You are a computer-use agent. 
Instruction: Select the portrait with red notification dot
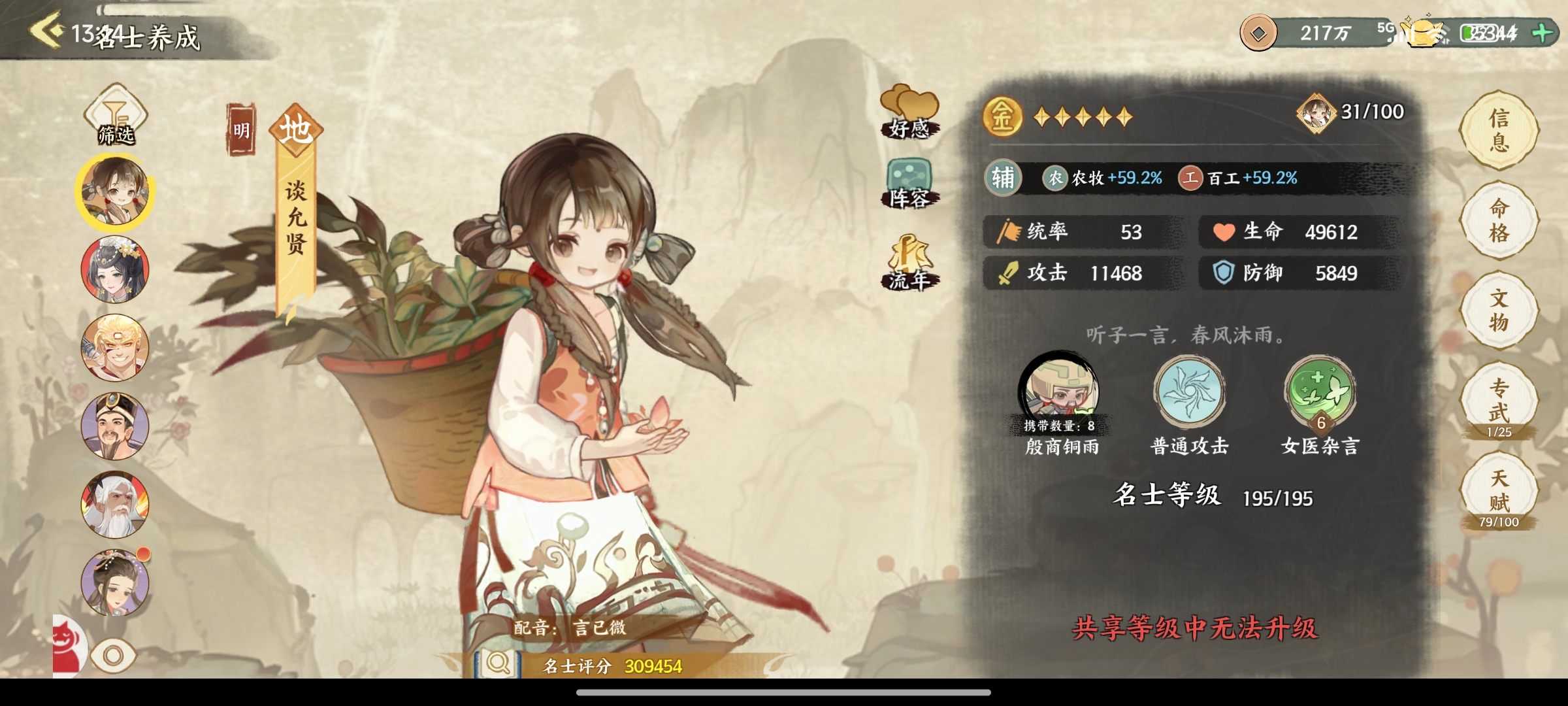(x=115, y=583)
